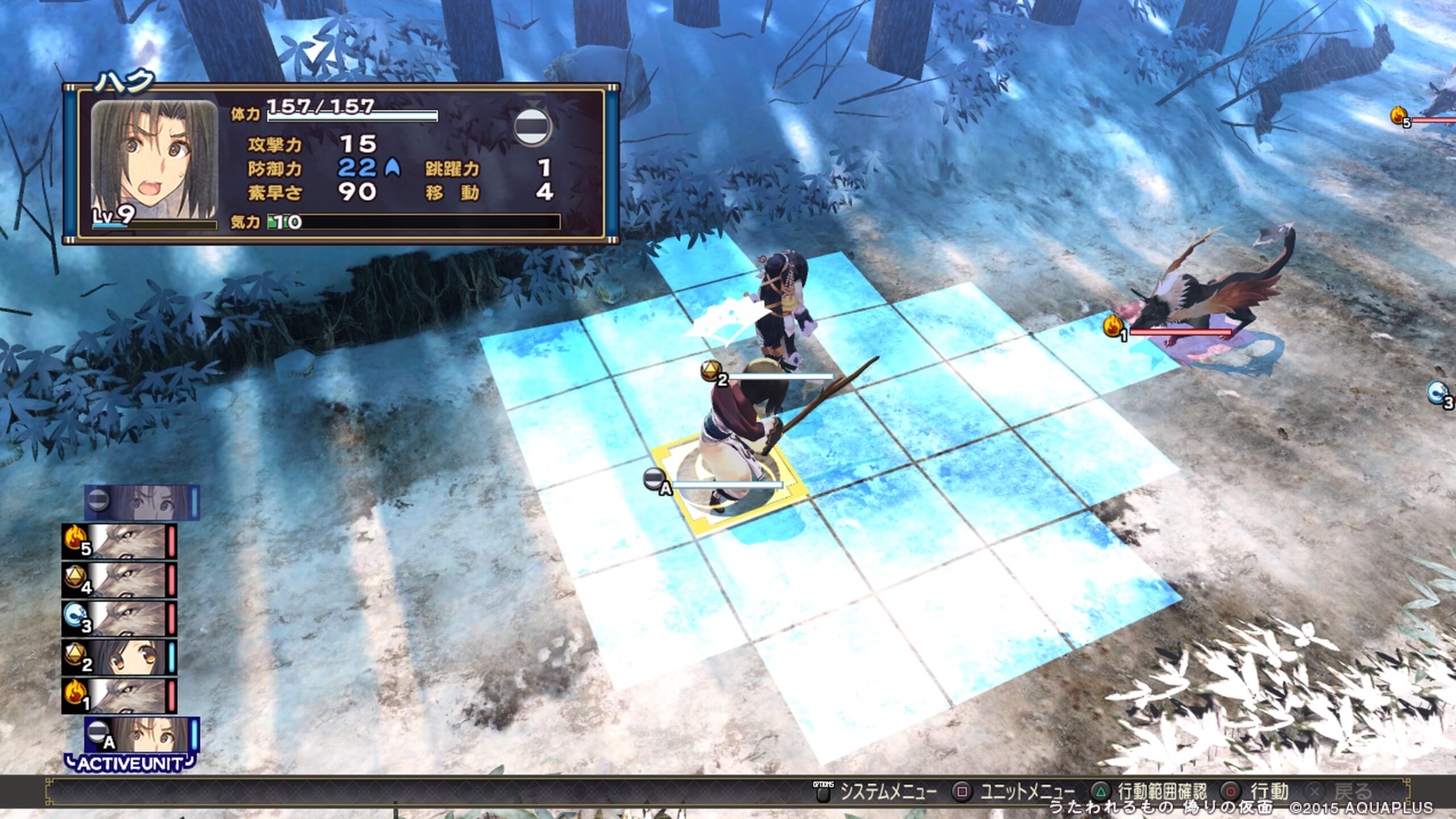Select the faded upcoming-turn portrait atop the queue
The height and width of the screenshot is (819, 1456).
click(142, 502)
